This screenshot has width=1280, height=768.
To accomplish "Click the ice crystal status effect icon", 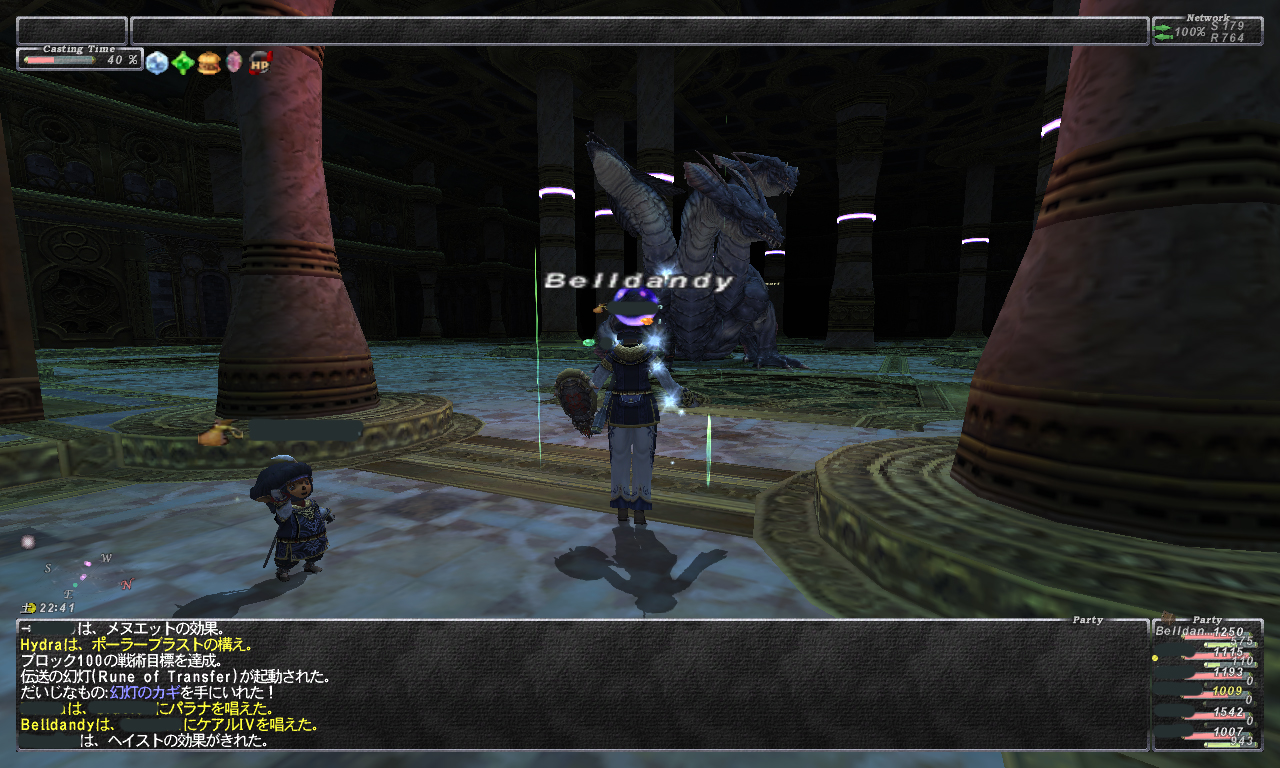I will coord(157,63).
